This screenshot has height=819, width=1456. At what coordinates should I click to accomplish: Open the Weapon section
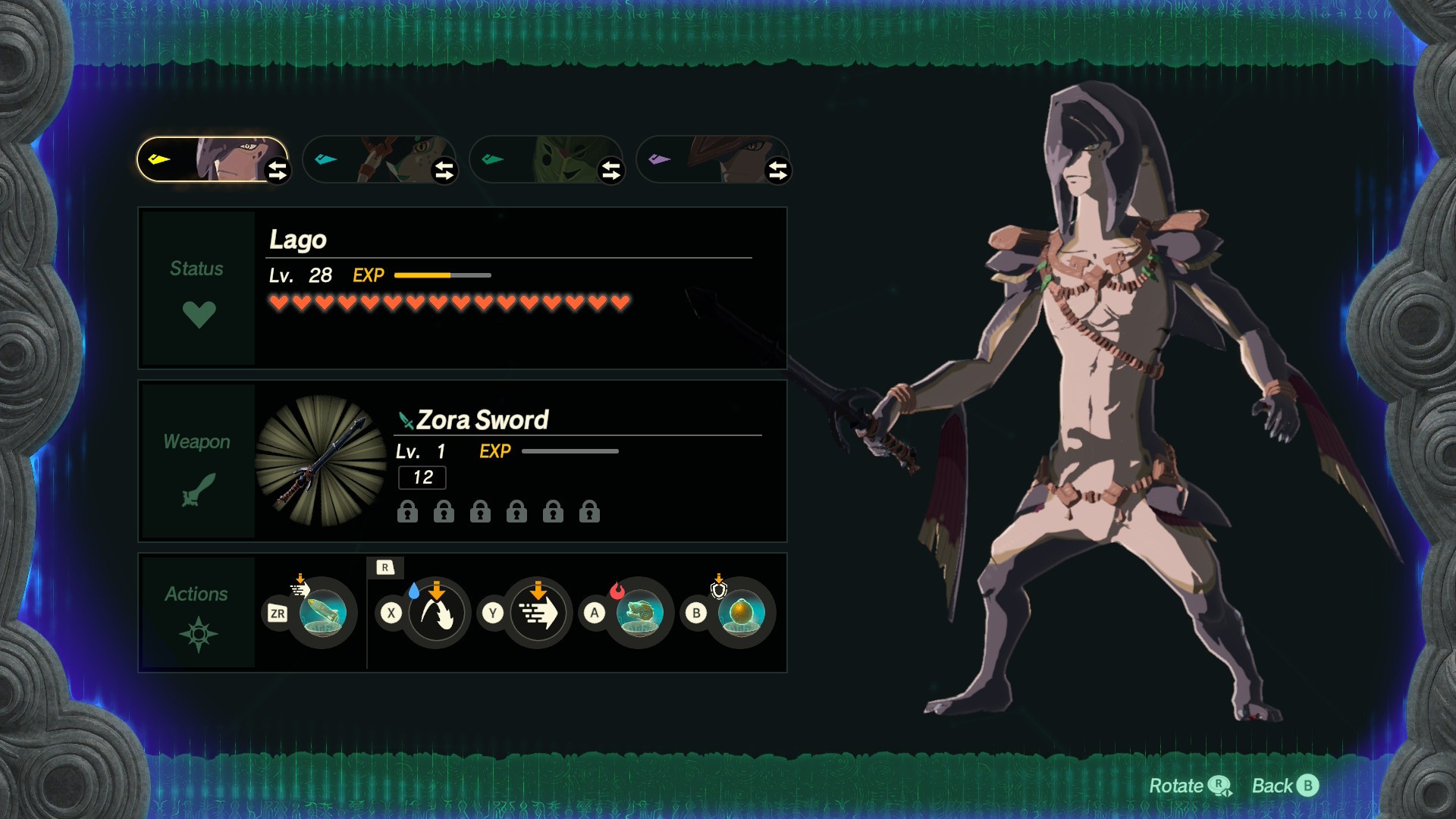[197, 461]
